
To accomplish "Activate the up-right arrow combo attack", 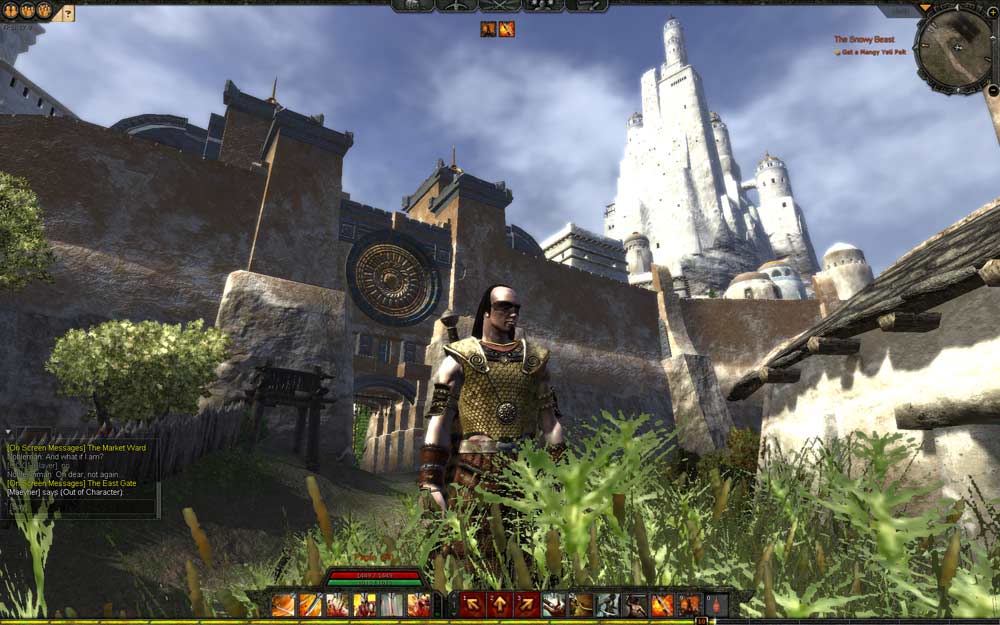I will tap(526, 604).
